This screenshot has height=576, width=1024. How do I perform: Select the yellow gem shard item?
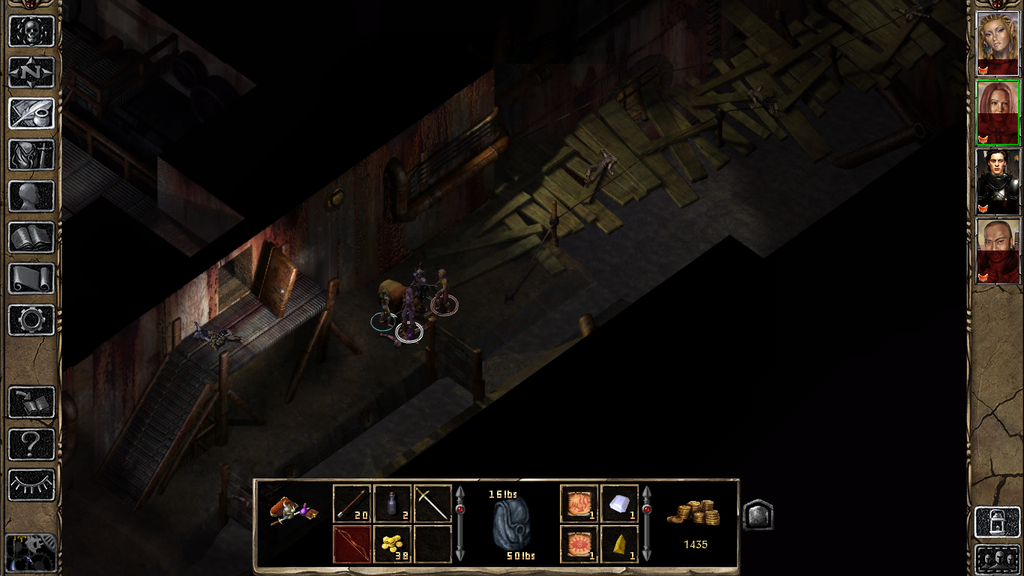619,544
